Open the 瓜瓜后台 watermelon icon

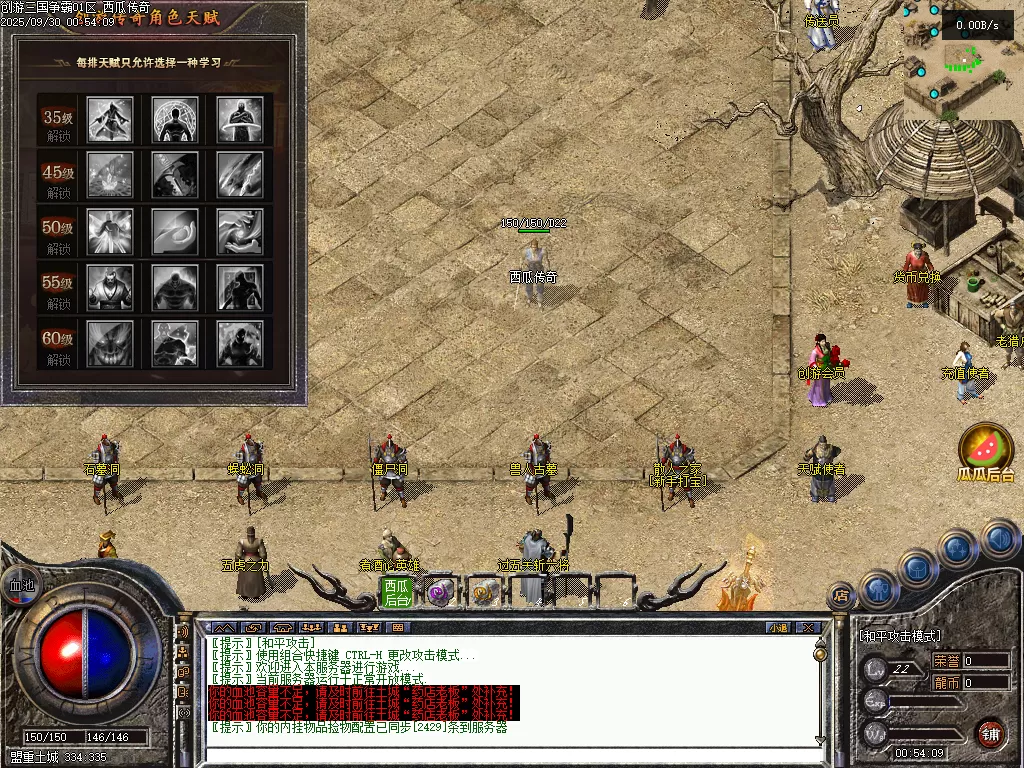986,448
